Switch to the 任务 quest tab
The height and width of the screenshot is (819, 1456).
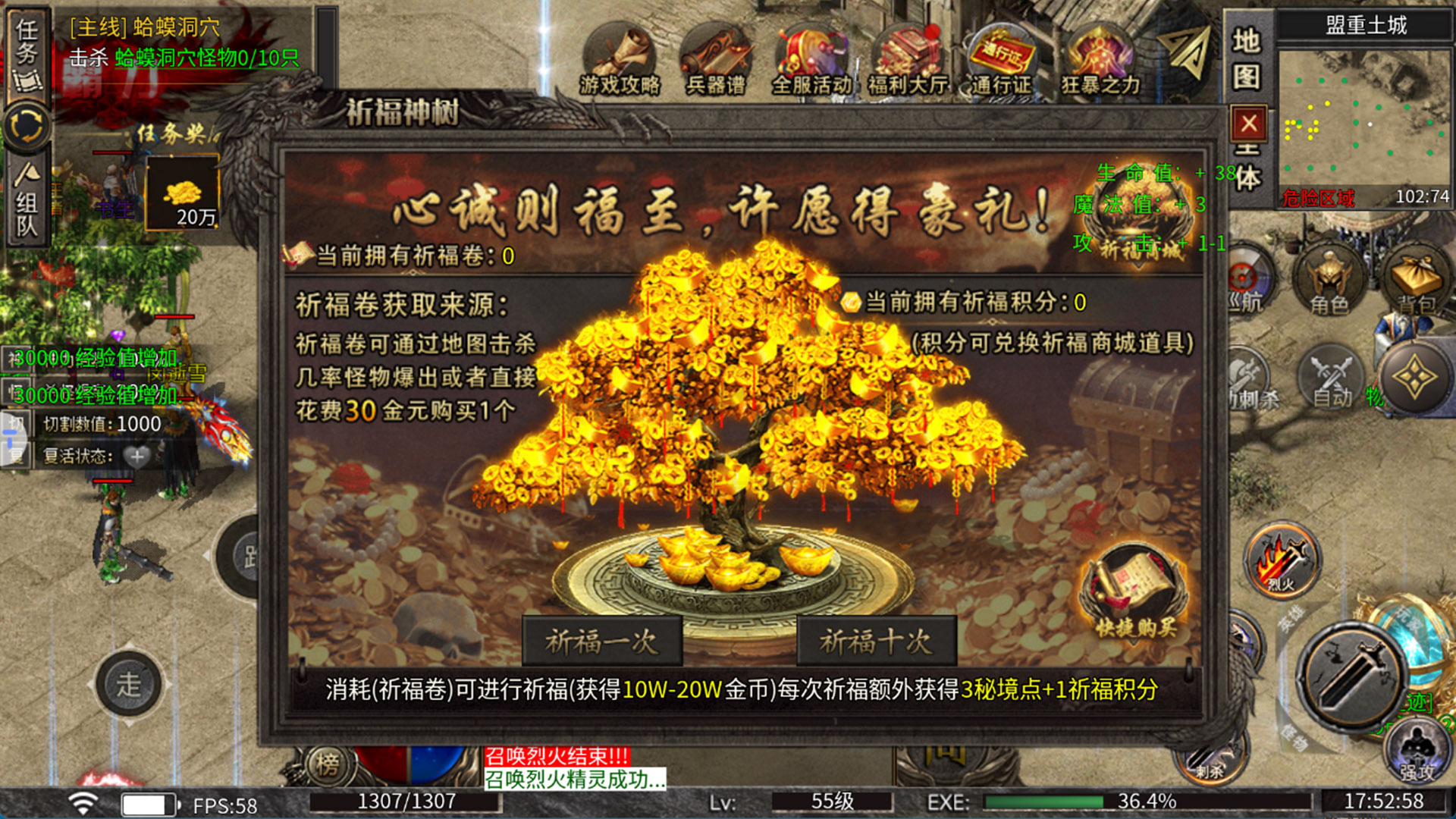[x=27, y=55]
